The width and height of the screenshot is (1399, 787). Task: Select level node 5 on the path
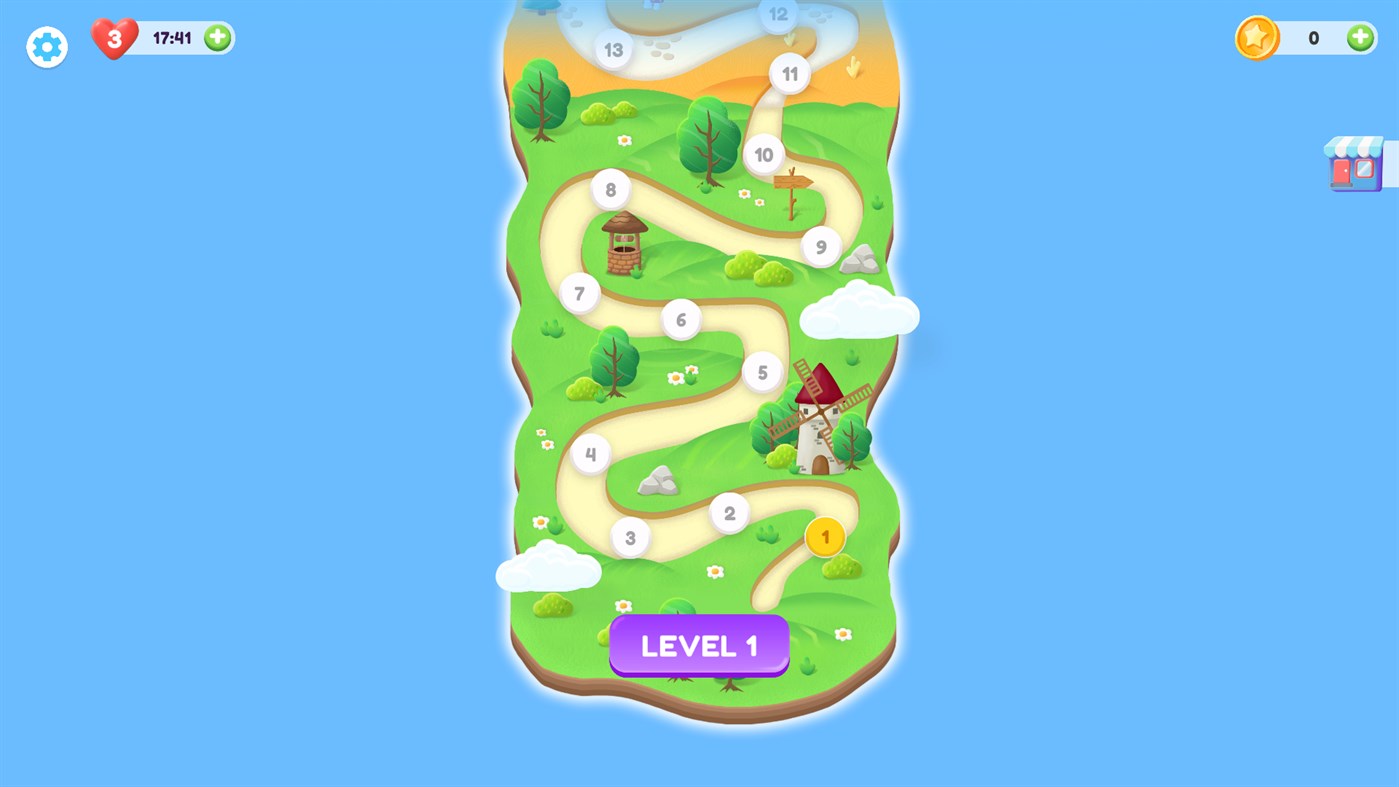point(763,371)
